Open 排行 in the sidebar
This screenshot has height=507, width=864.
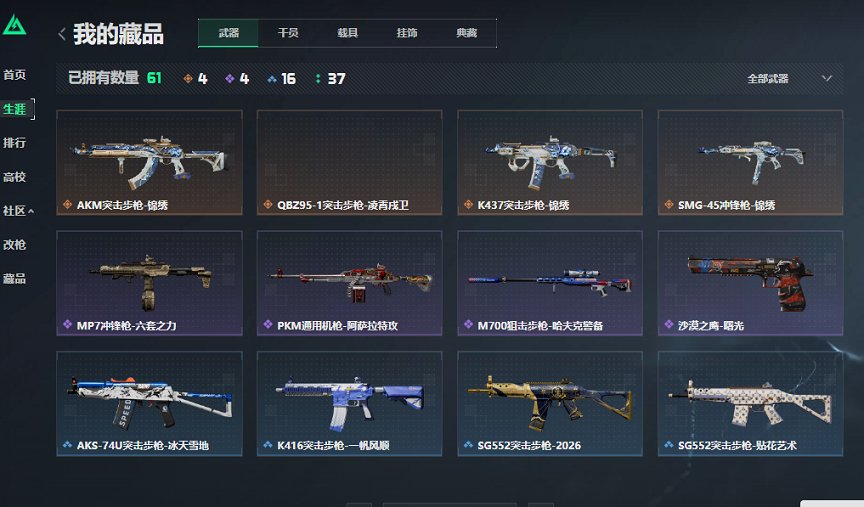pos(14,142)
